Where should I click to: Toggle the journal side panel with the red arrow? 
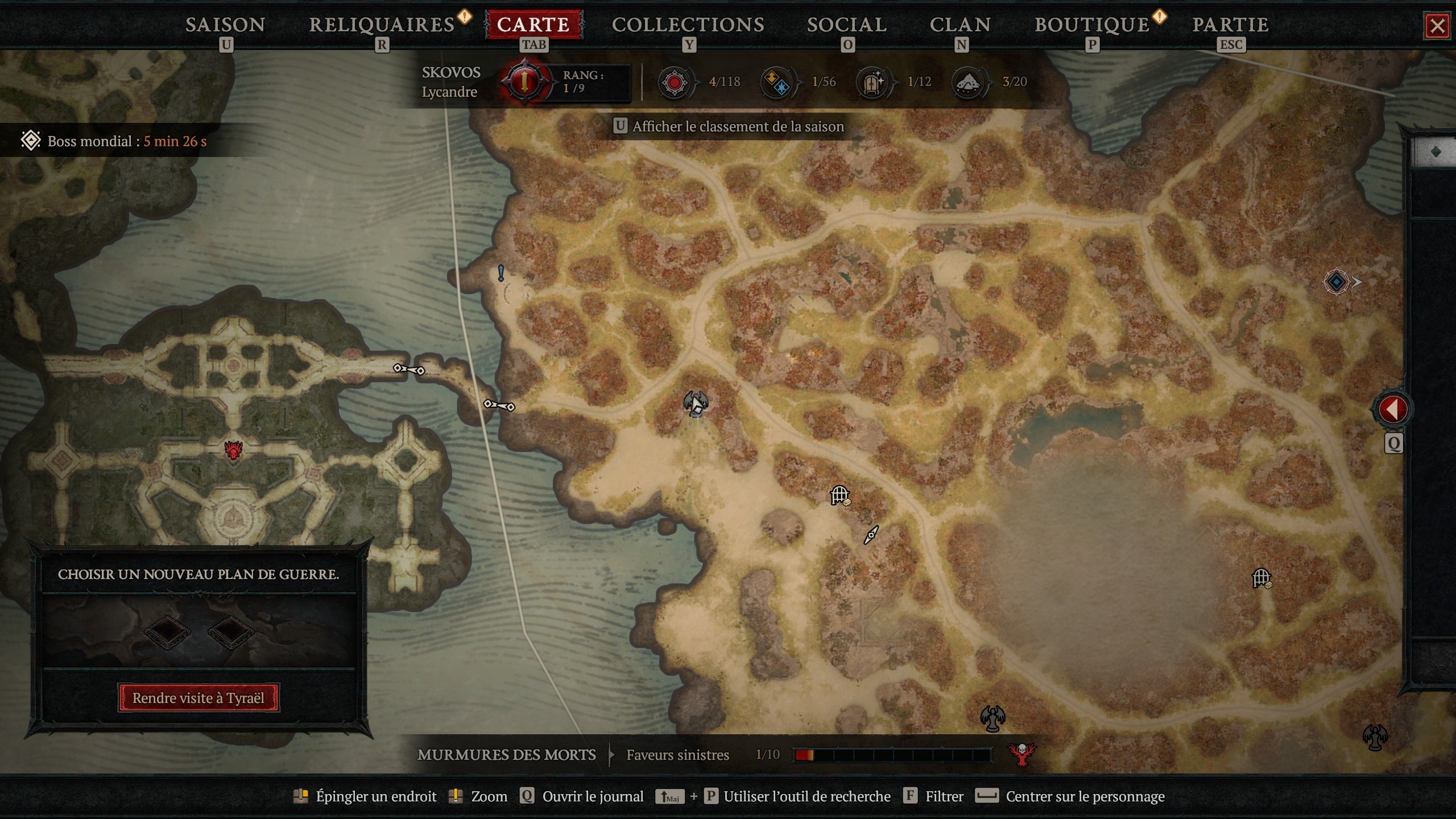1392,407
